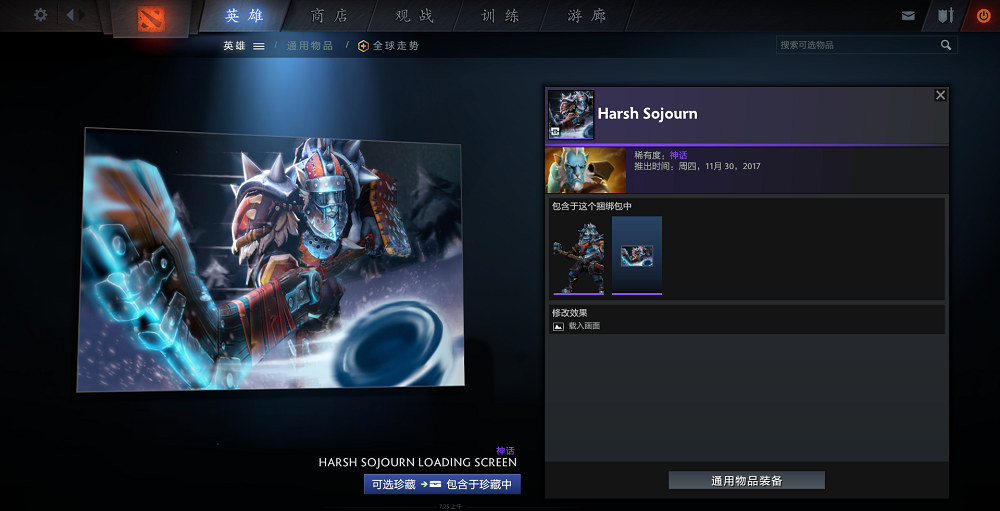Viewport: 1000px width, 511px height.
Task: Click the red power quit button
Action: [x=983, y=16]
